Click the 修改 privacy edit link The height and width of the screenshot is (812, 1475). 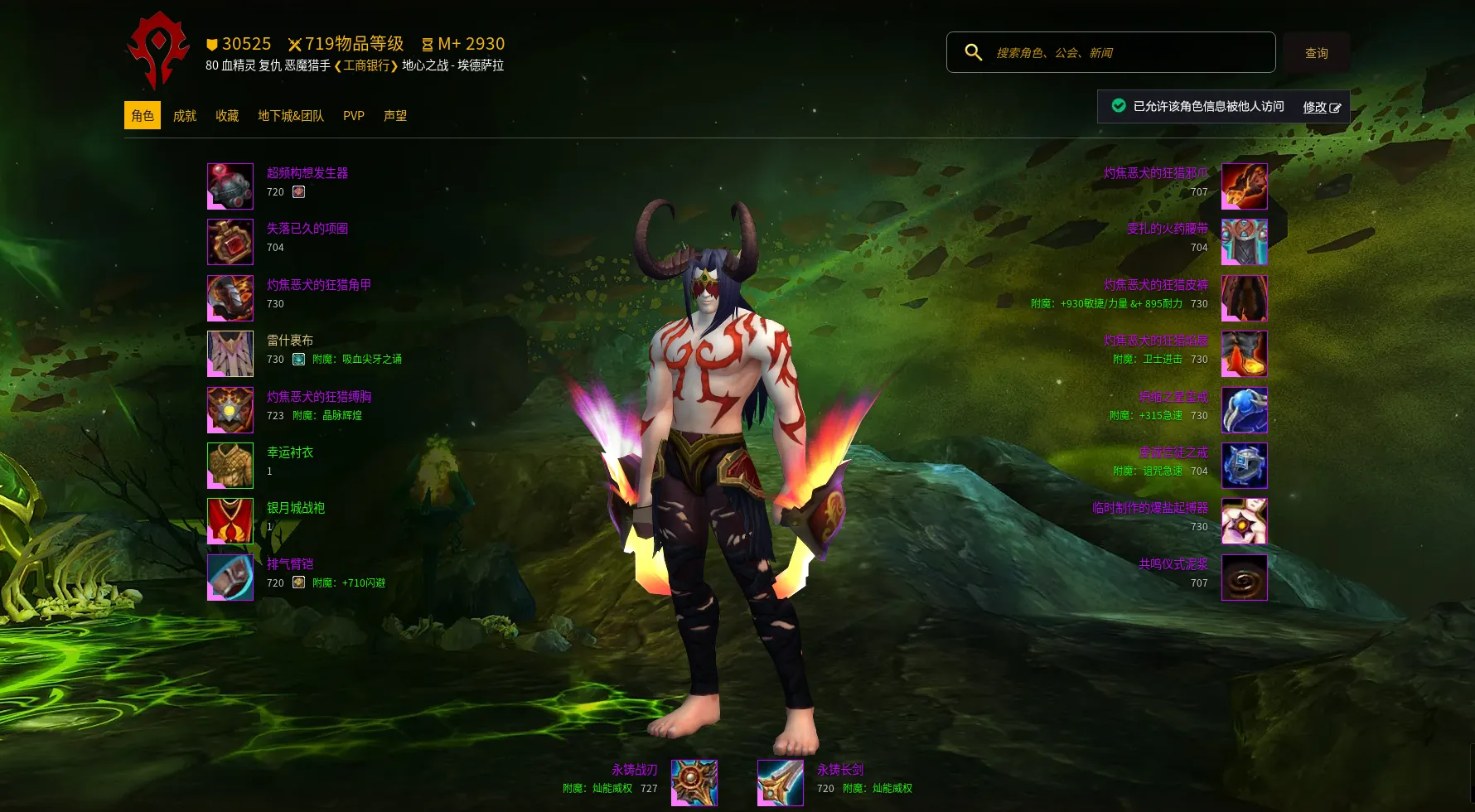point(1321,107)
